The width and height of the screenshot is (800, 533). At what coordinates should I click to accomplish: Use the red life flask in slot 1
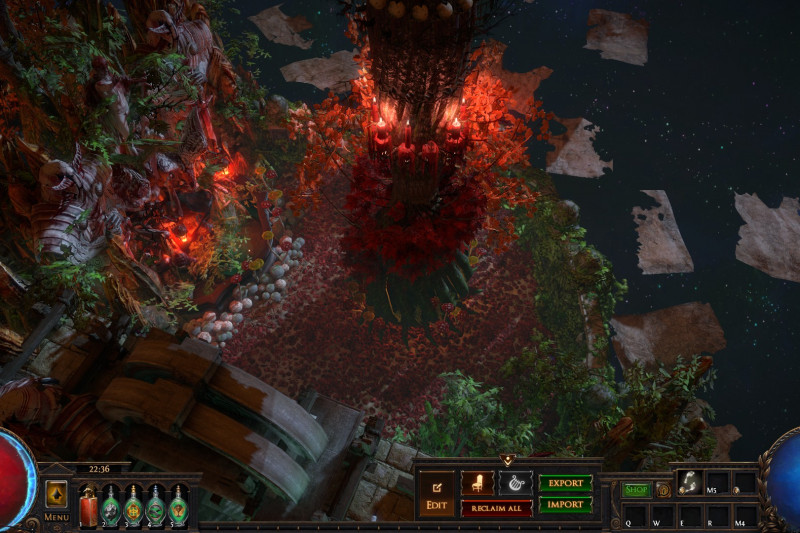coord(89,504)
